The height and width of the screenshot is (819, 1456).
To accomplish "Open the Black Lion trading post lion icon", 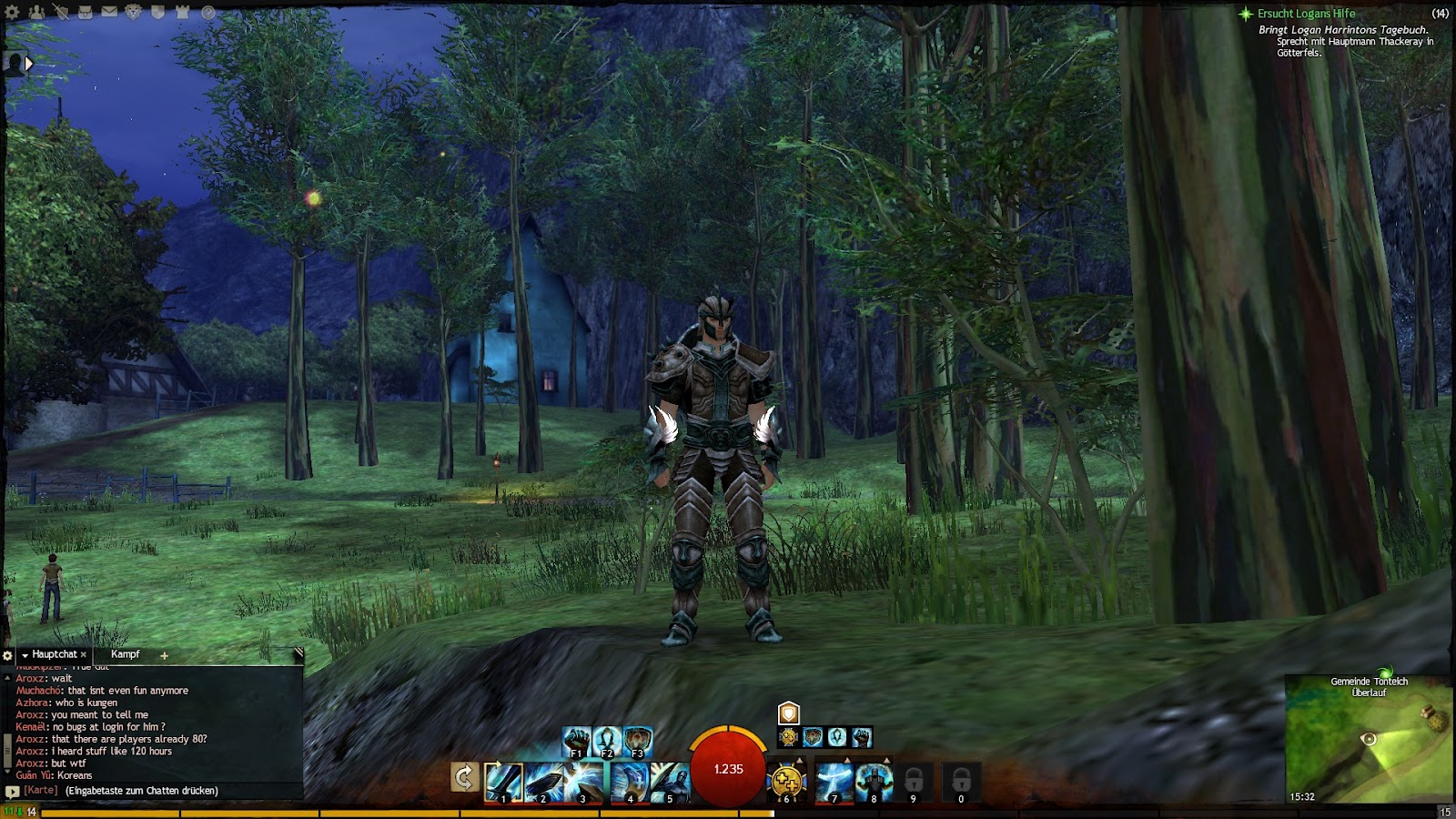I will (134, 13).
